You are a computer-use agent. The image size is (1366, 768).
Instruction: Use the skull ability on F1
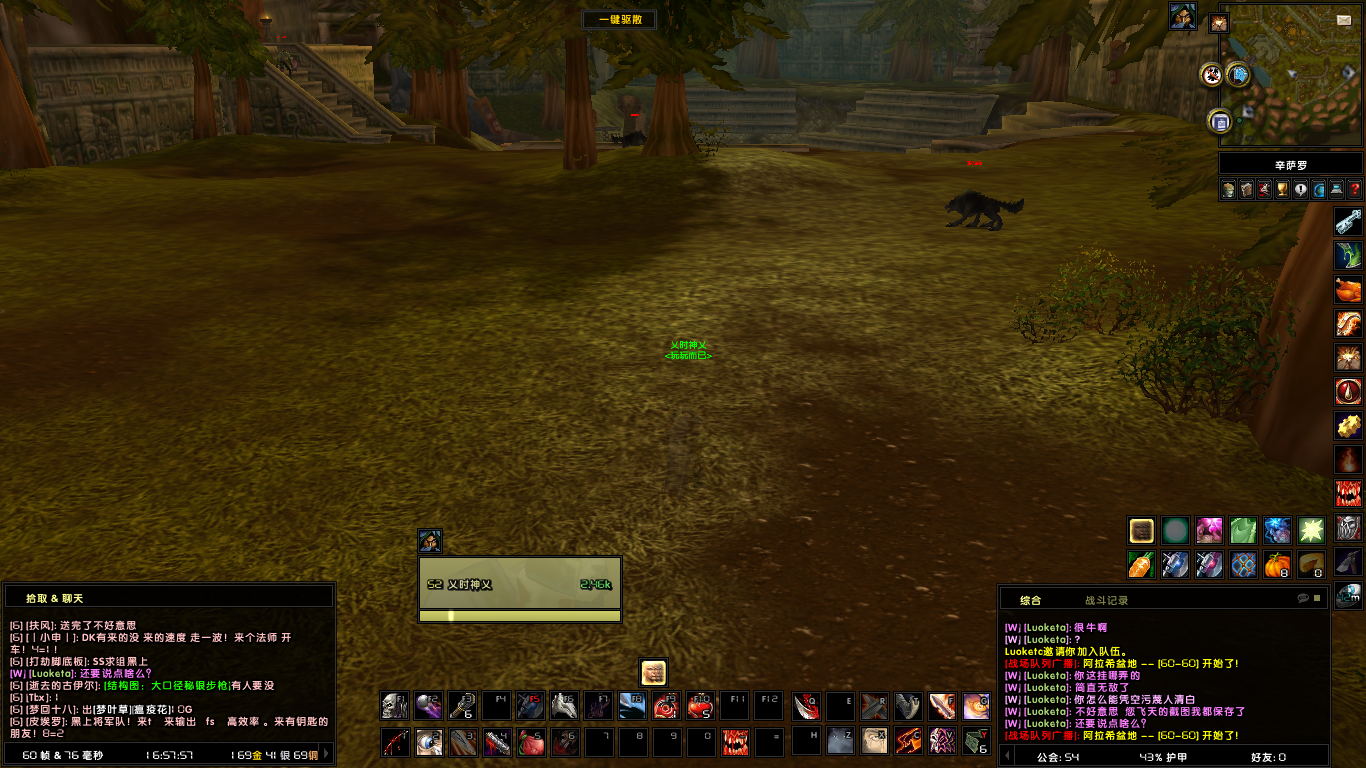395,706
